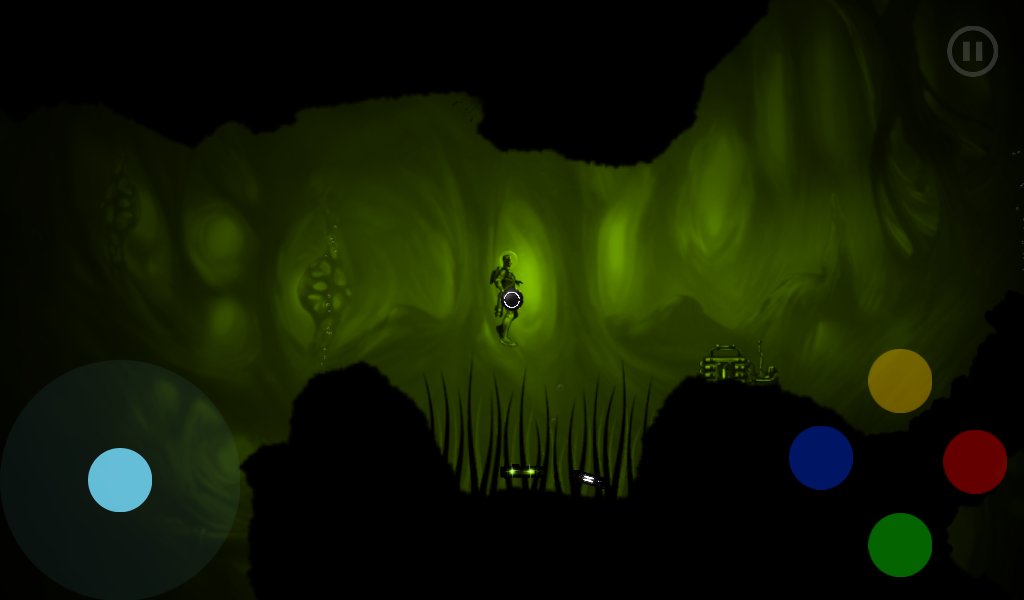
Task: Tap the green action button
Action: (900, 545)
